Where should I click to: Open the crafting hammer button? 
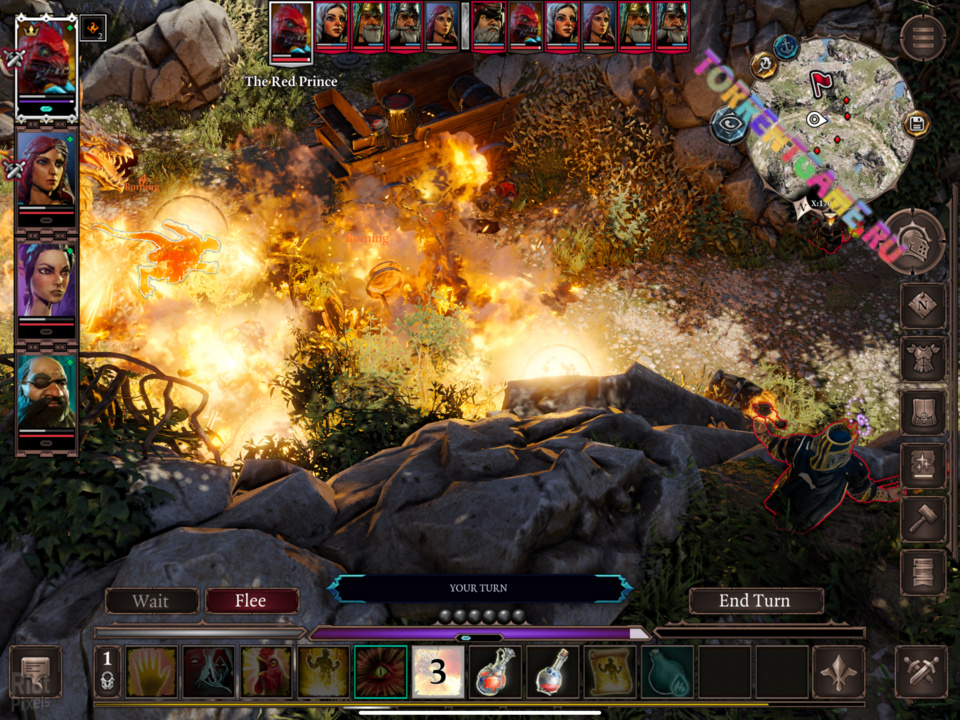(x=922, y=518)
